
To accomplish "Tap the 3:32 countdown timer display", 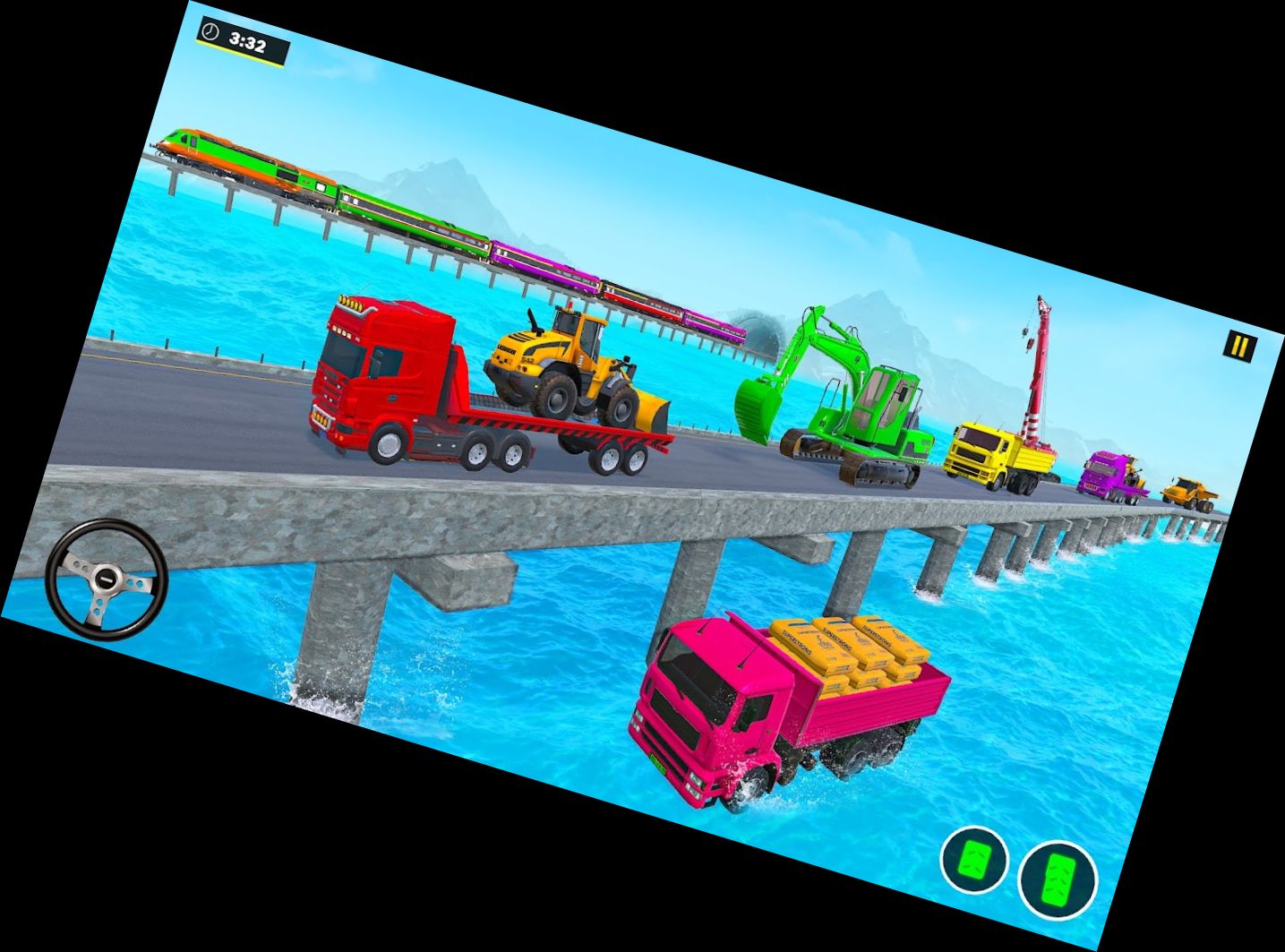I will click(x=246, y=39).
